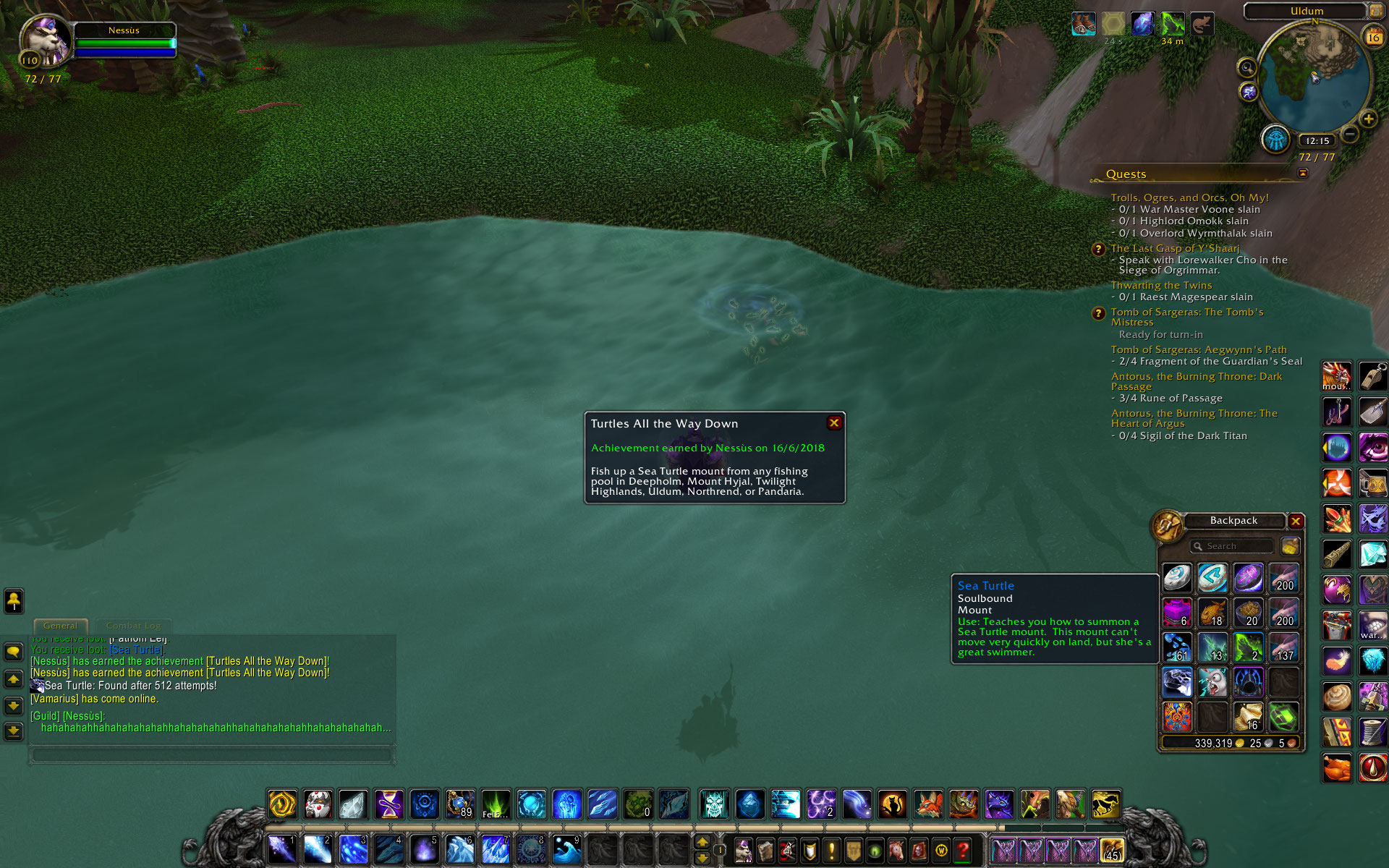The height and width of the screenshot is (868, 1389).
Task: Zoom out the minimap
Action: coord(1350,134)
